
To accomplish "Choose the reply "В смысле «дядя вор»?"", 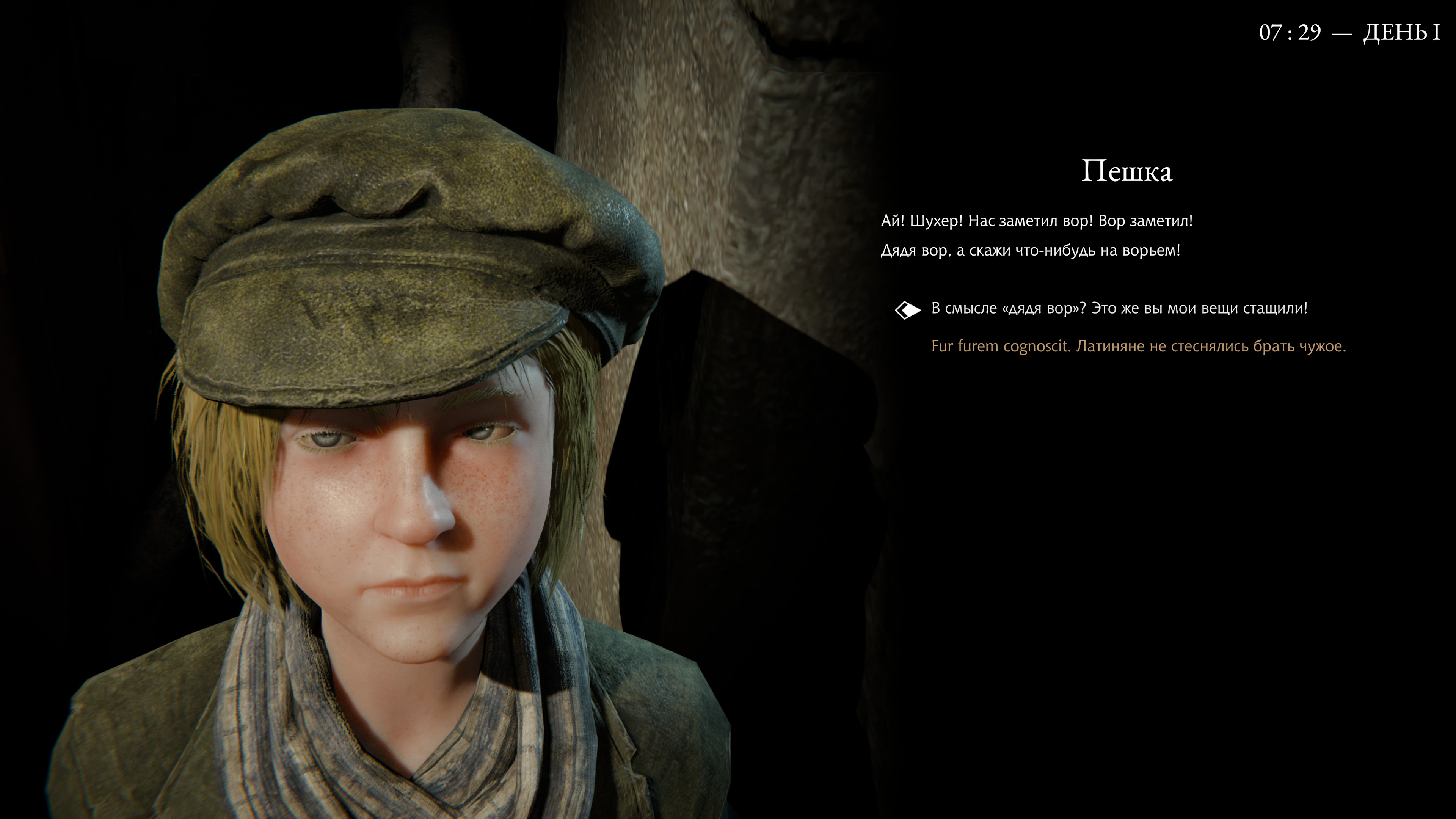I will coord(1119,309).
